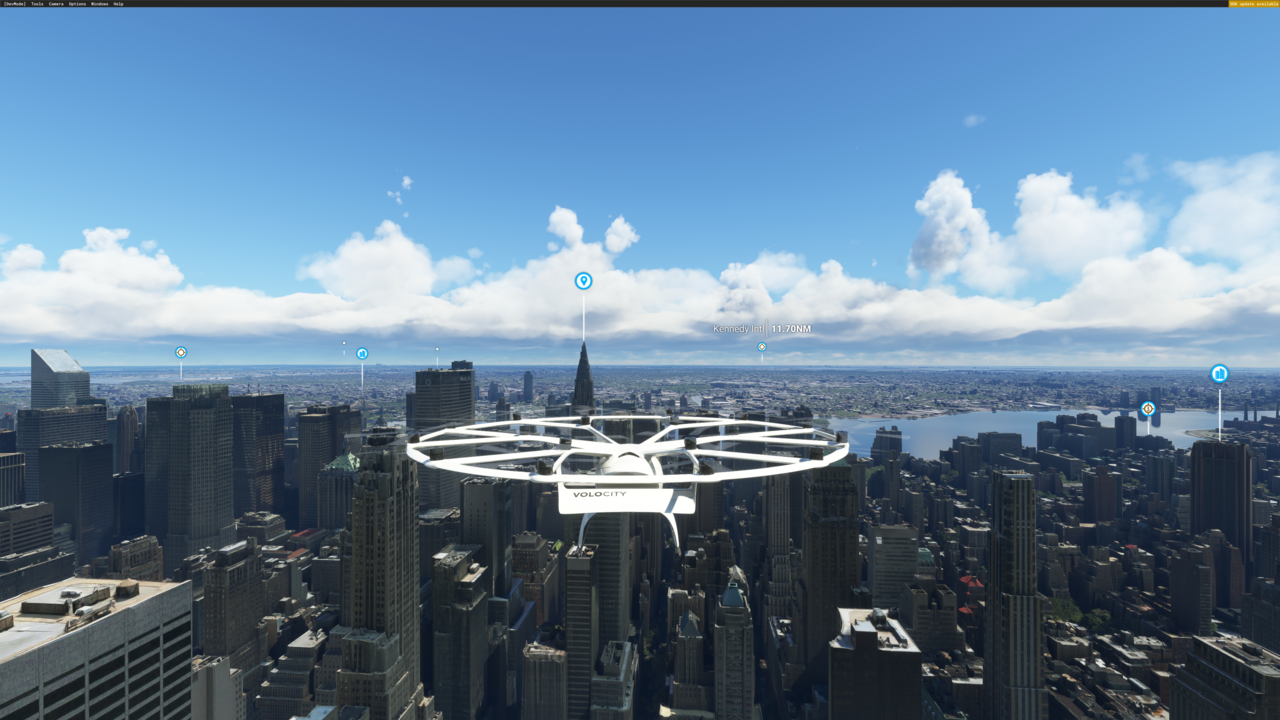
Task: Select the location pin marker above the spire
Action: pyautogui.click(x=583, y=281)
